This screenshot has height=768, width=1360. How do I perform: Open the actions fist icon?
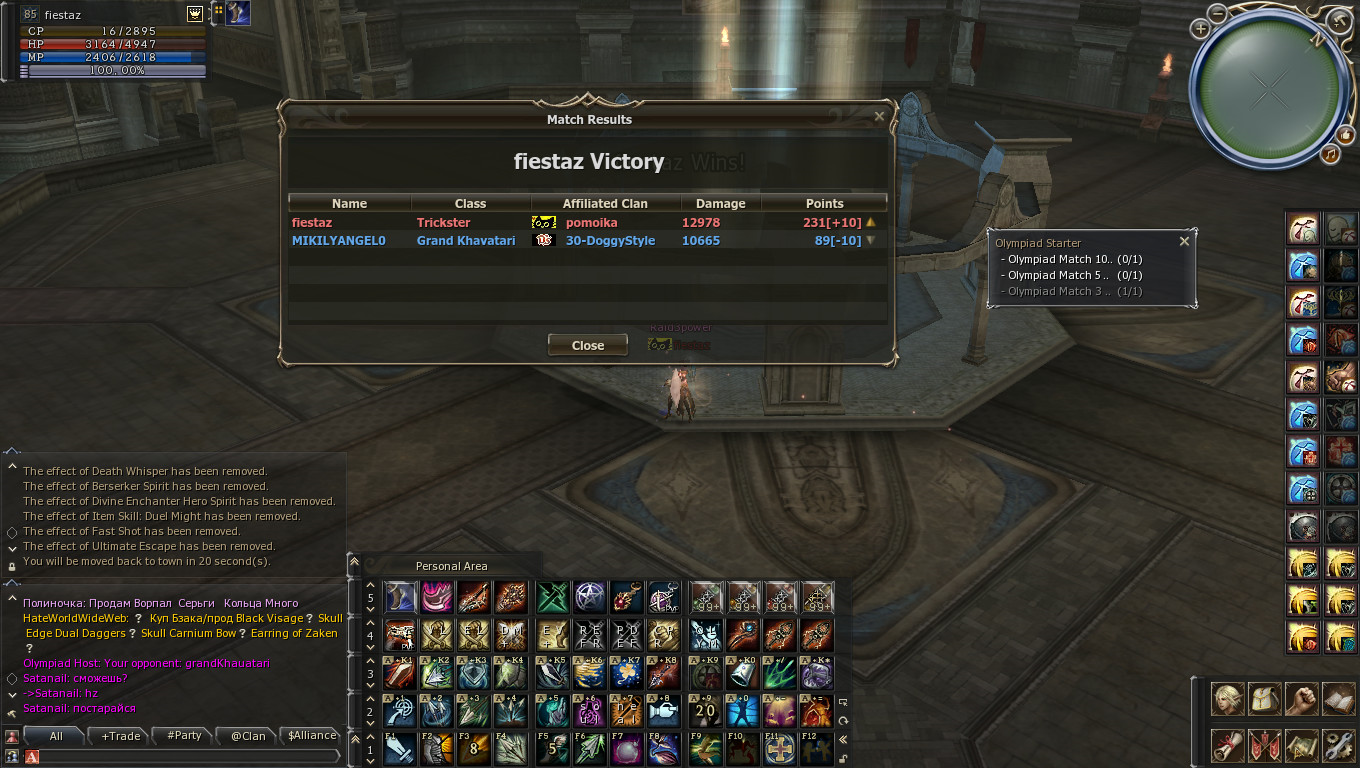coord(1302,699)
